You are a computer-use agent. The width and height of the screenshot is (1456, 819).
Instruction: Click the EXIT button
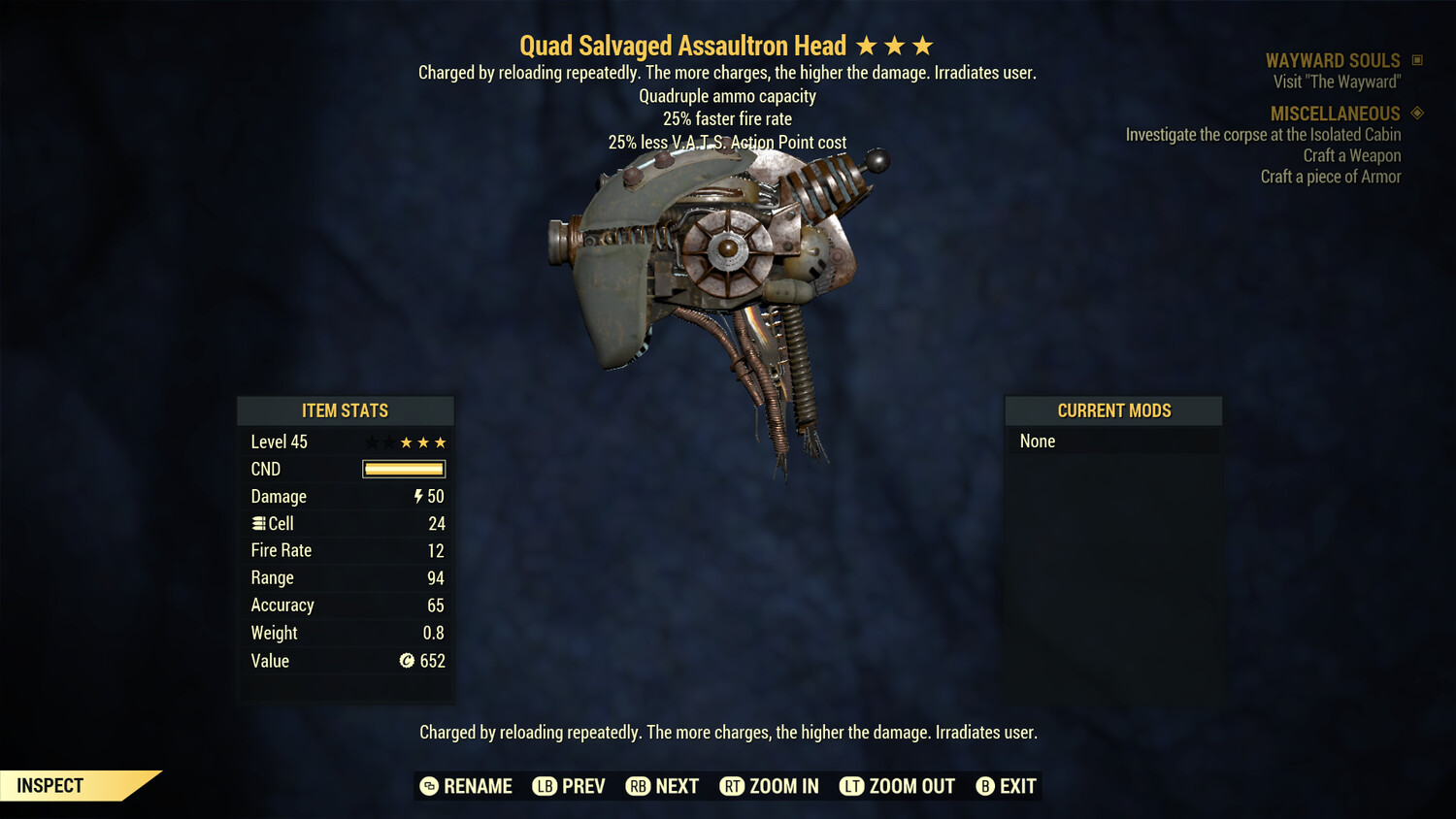[x=1016, y=786]
